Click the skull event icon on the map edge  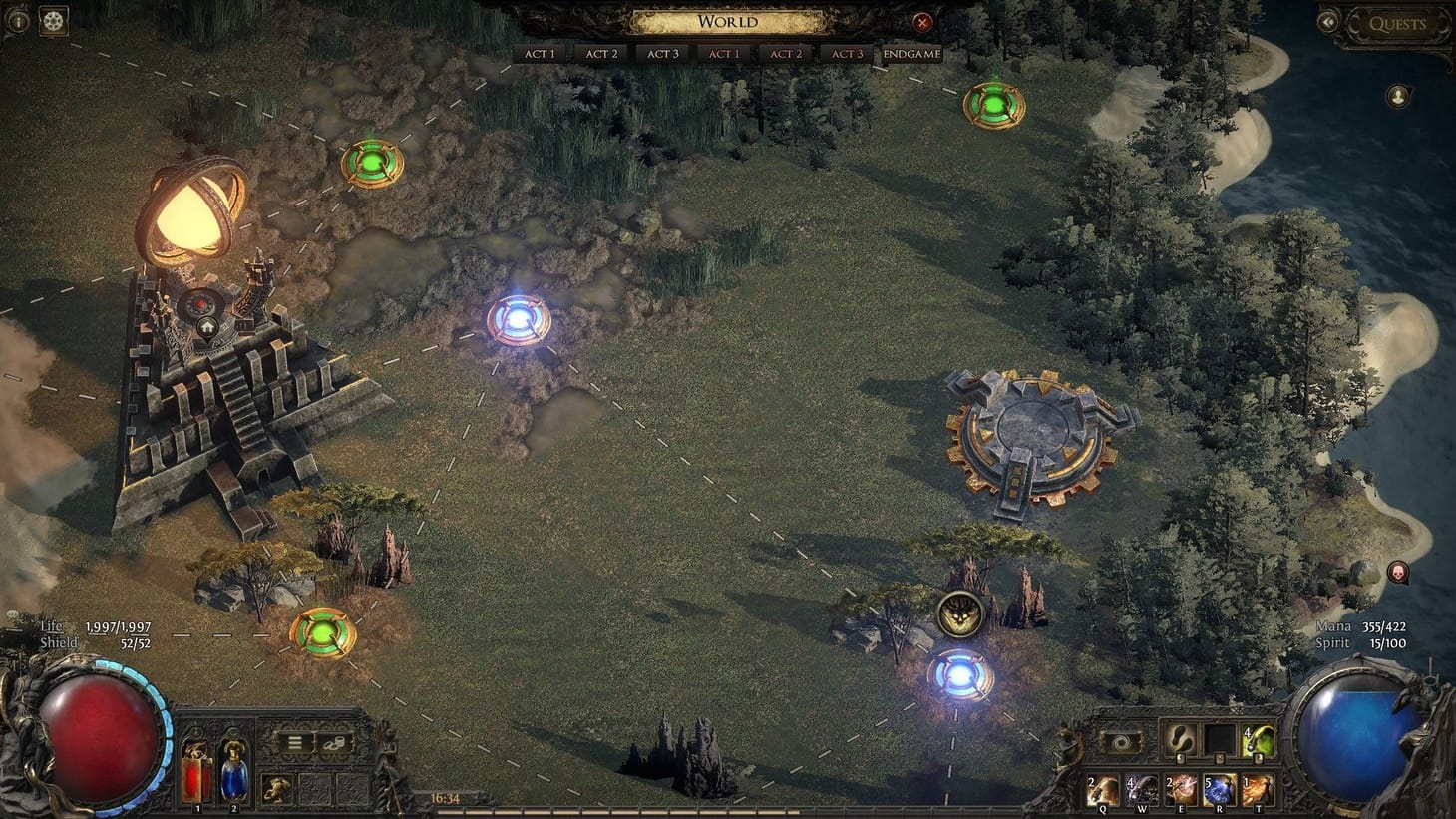coord(1396,571)
